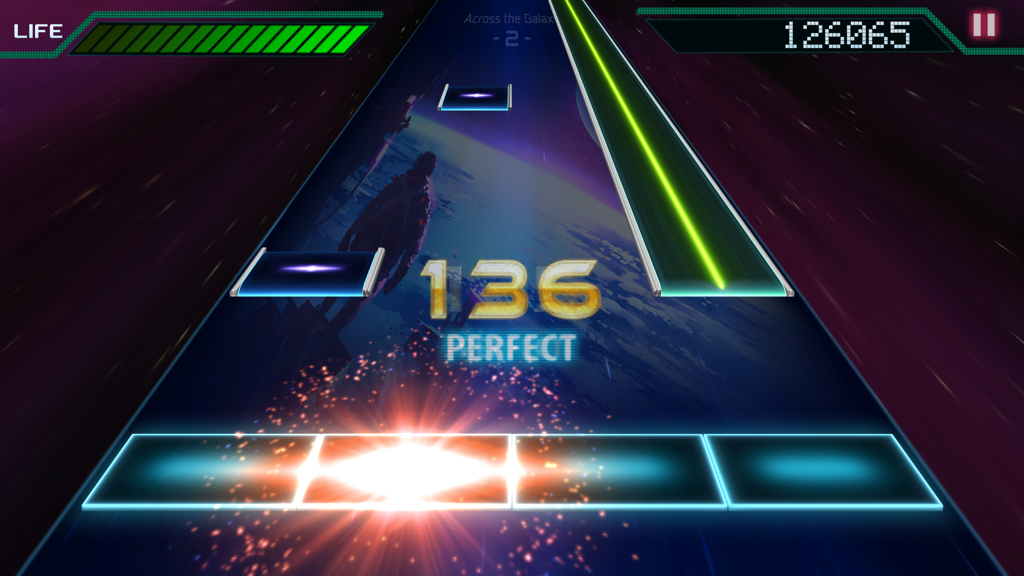
Task: Hit the pad under the green hold note
Action: click(822, 469)
